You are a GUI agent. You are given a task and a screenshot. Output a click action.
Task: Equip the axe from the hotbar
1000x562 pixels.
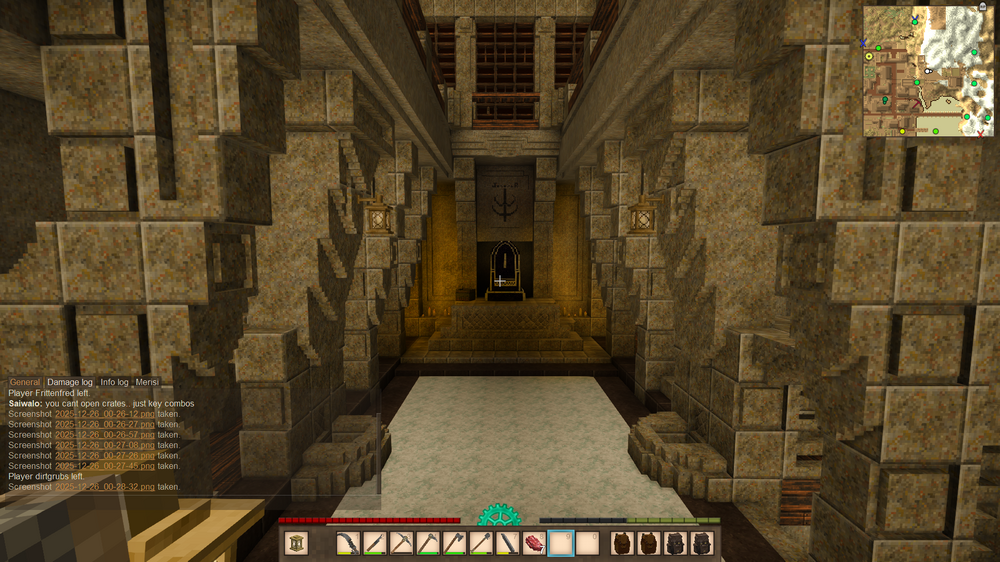point(454,543)
